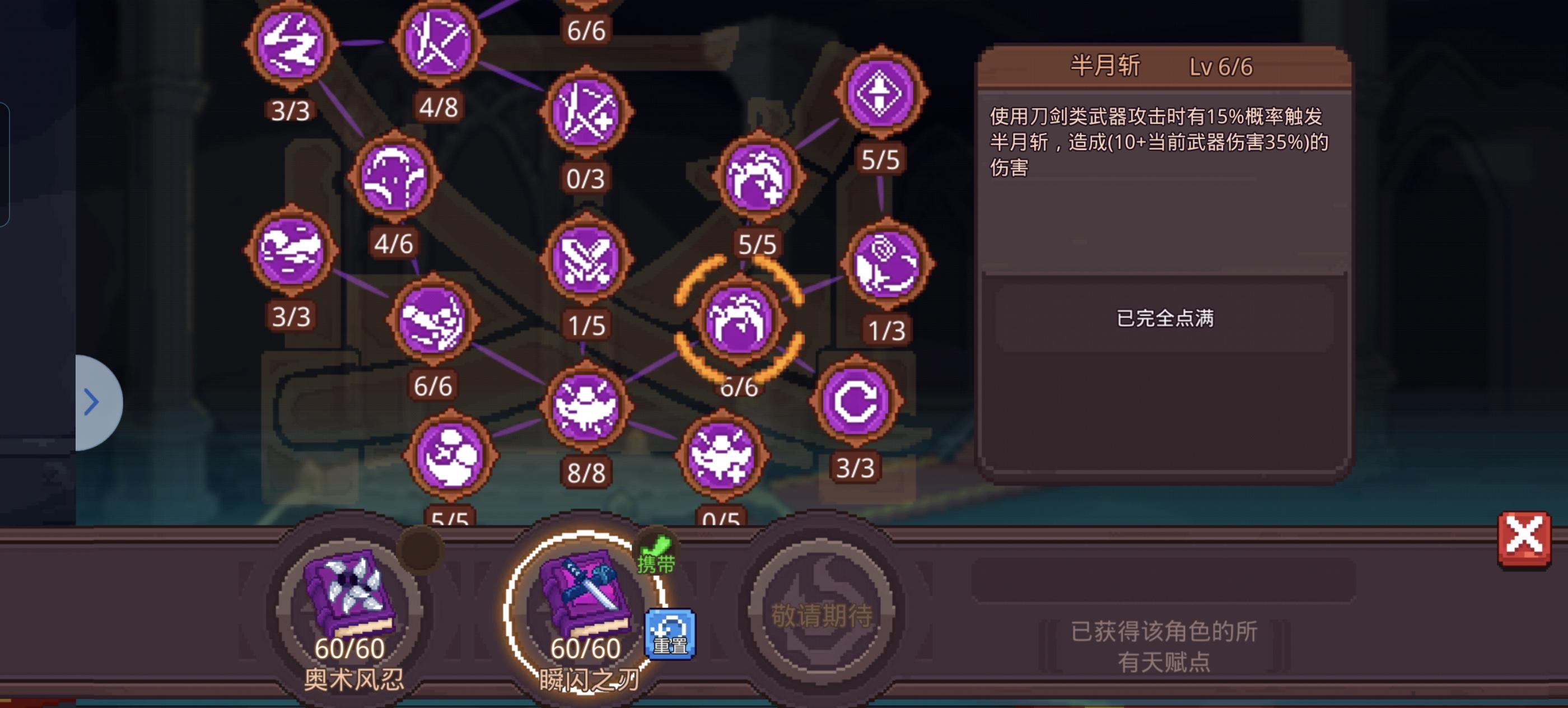Expand the left side panel chevron
The image size is (1568, 708).
pyautogui.click(x=92, y=401)
